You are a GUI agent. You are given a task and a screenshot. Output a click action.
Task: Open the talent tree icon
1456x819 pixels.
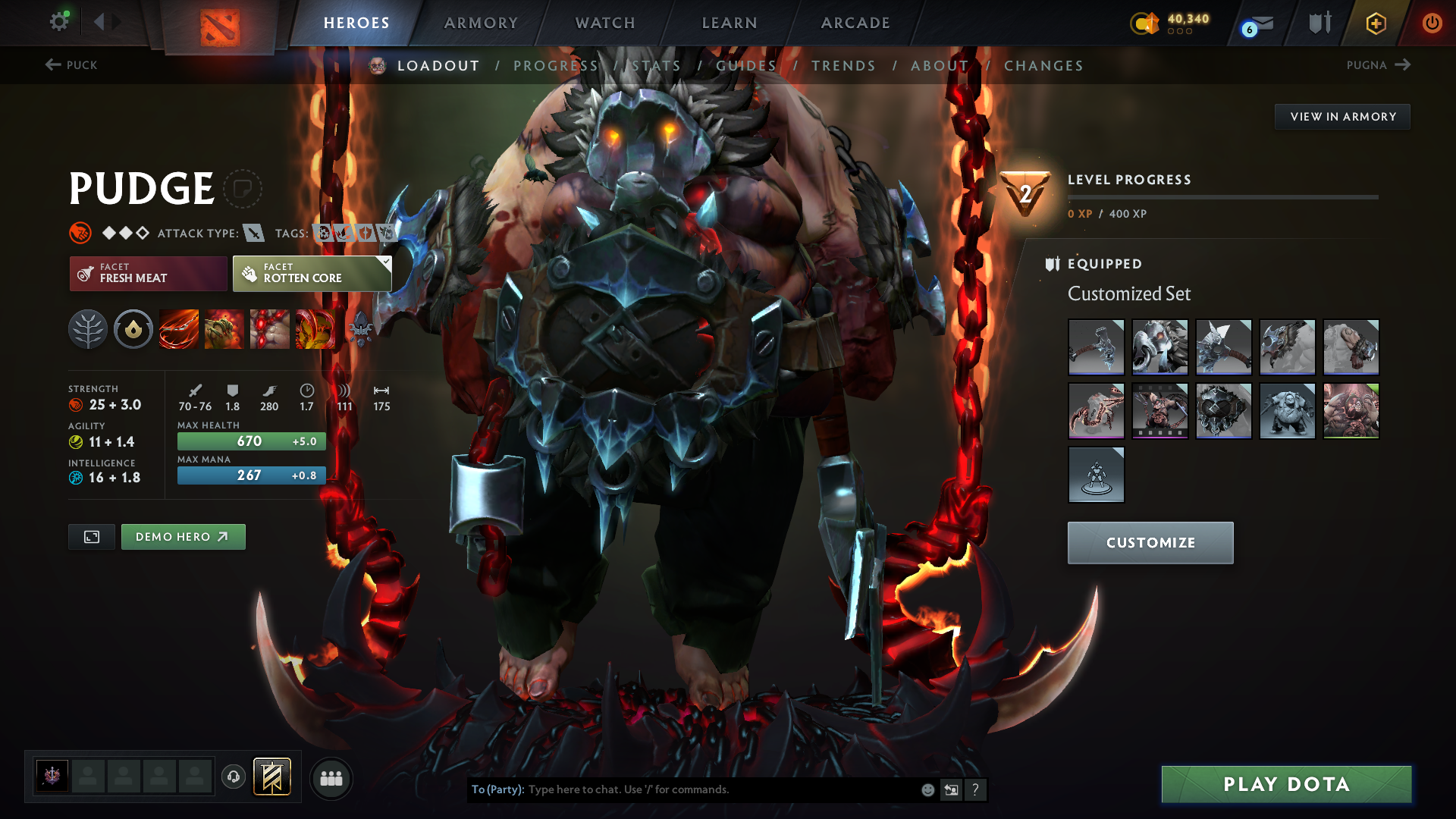[88, 329]
